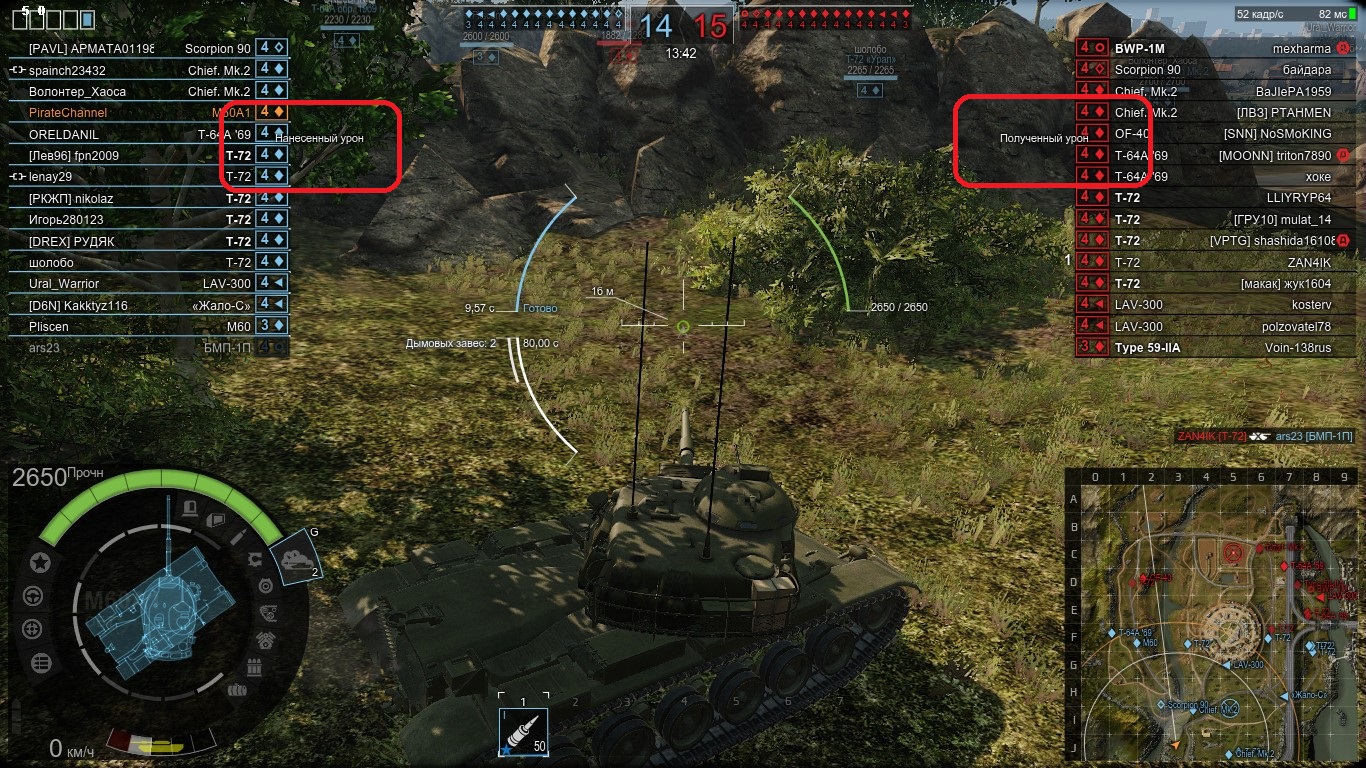Click the gunner crosshair crew icon

pos(32,629)
